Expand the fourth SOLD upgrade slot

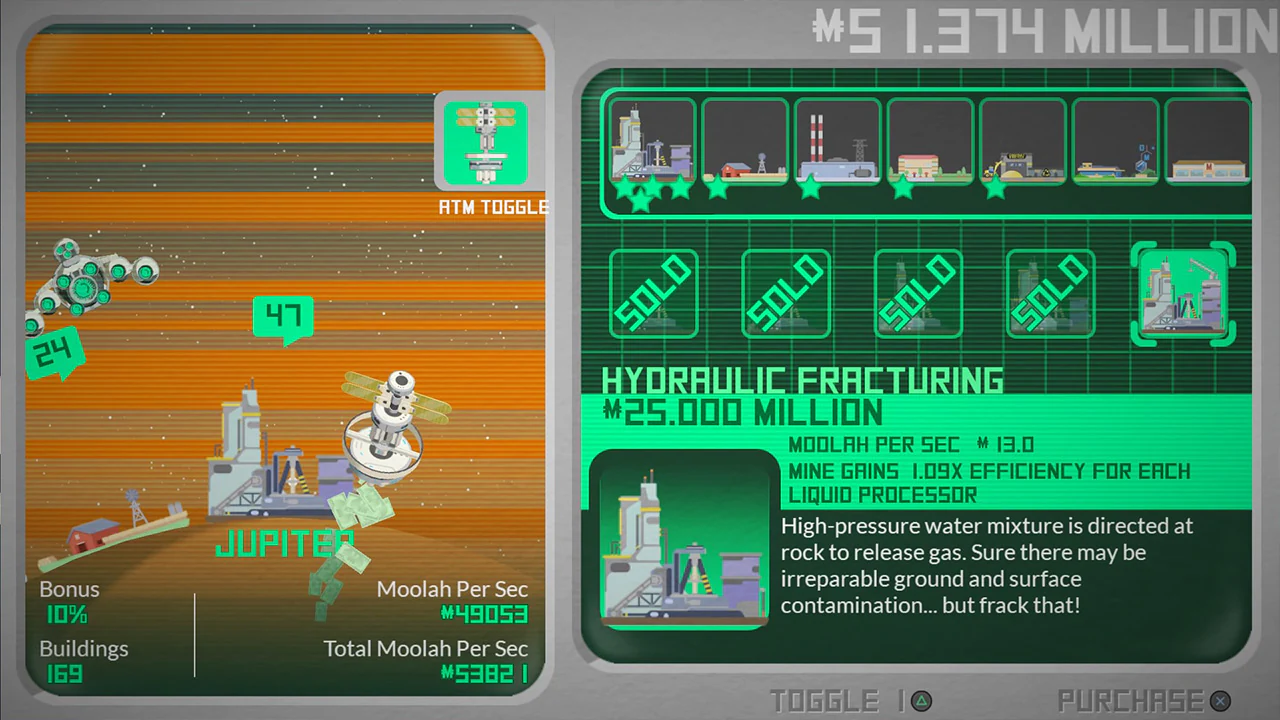(x=1051, y=293)
